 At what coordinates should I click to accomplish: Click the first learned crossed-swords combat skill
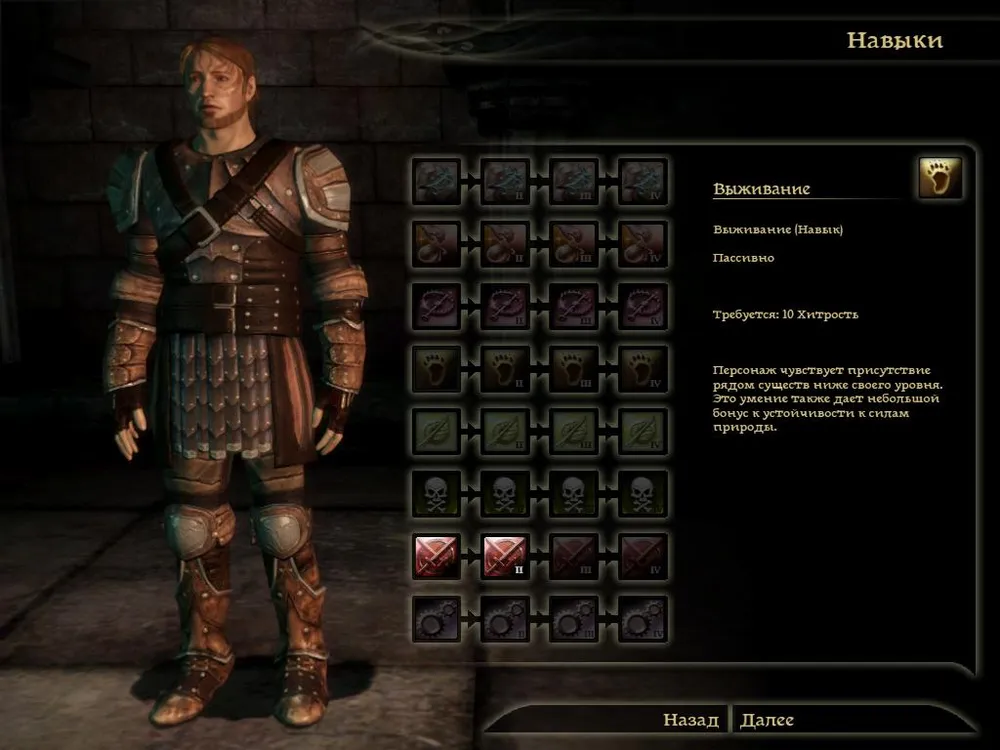(x=437, y=557)
